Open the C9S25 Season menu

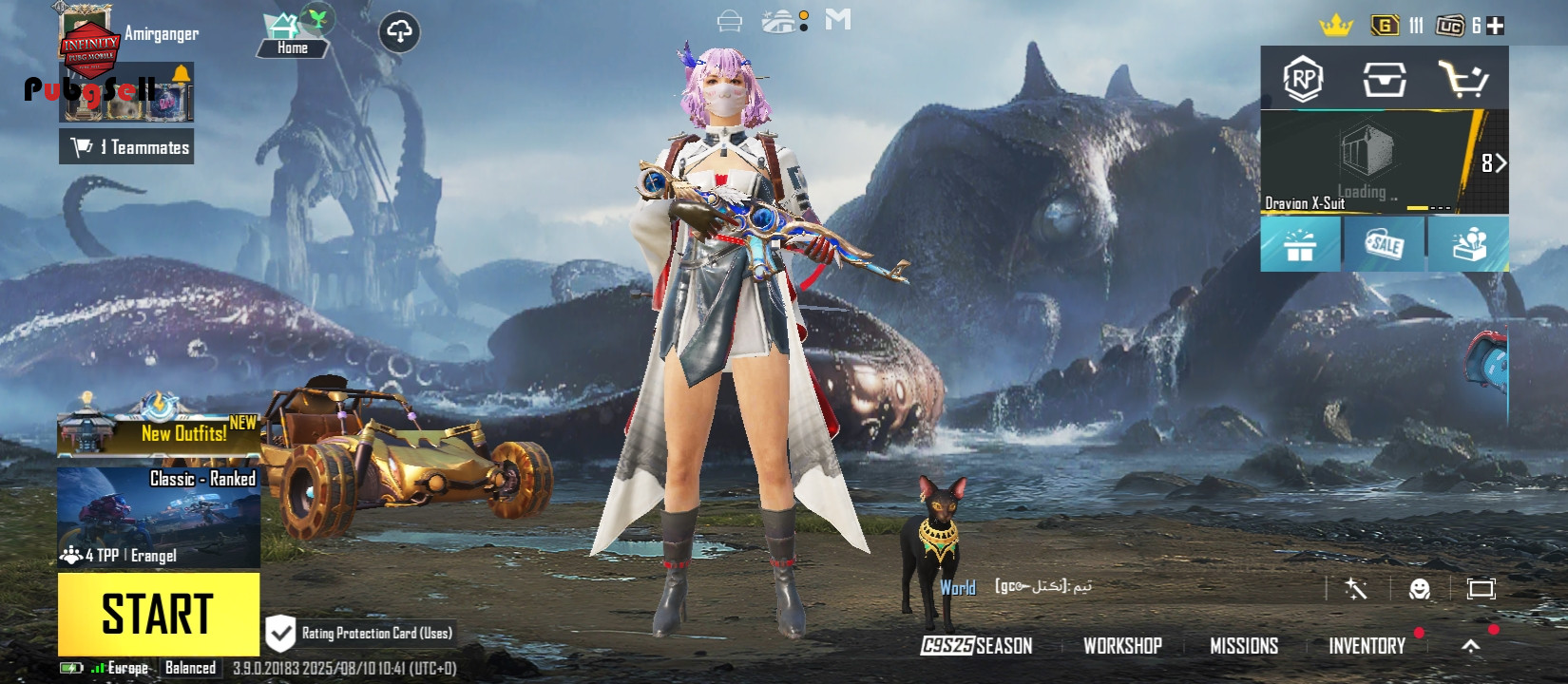pos(977,646)
